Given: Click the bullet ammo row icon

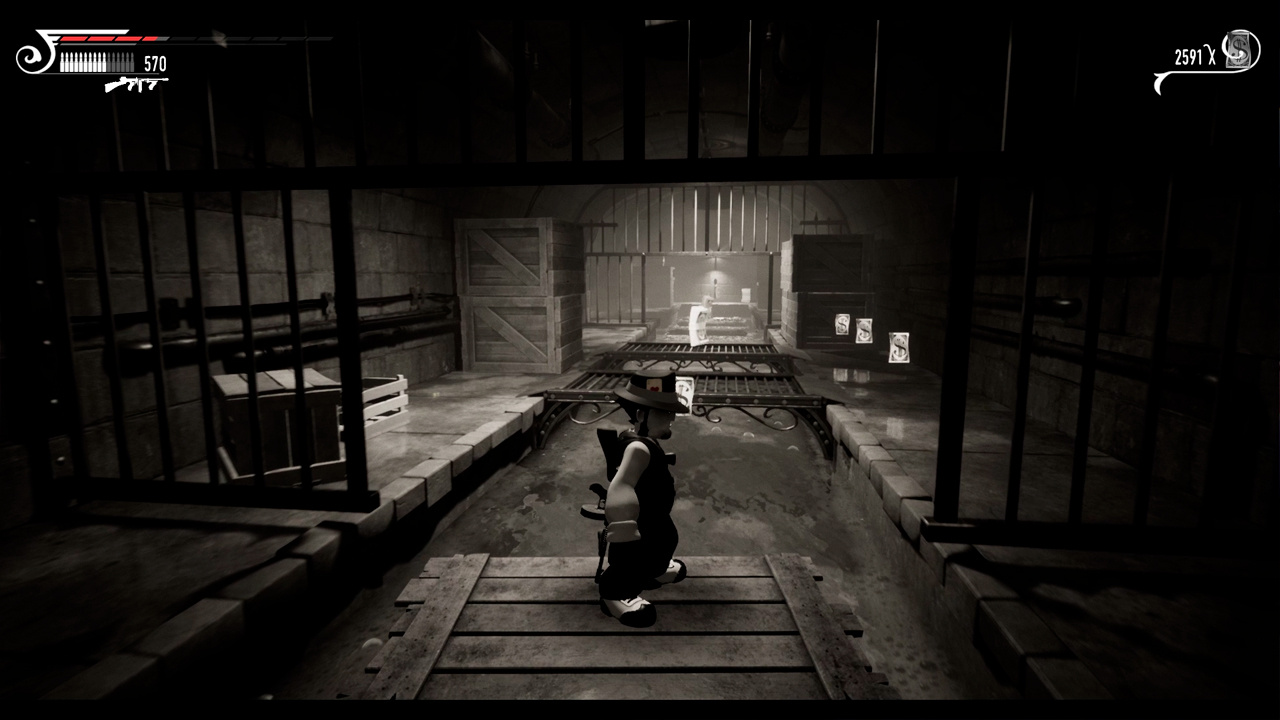Looking at the screenshot, I should [x=95, y=60].
